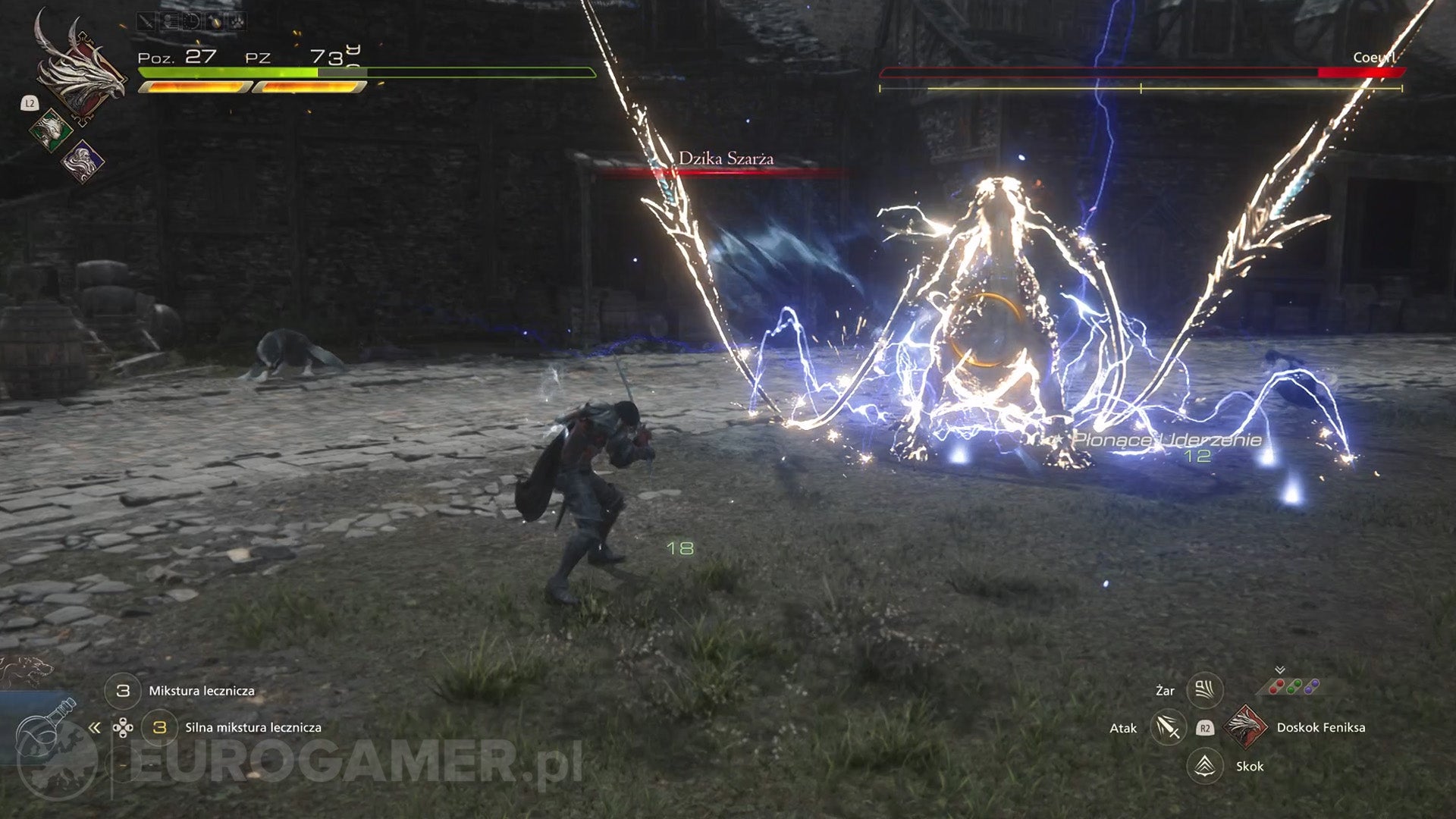Open the d-pad shortcut selector
This screenshot has height=819, width=1456.
pyautogui.click(x=121, y=726)
